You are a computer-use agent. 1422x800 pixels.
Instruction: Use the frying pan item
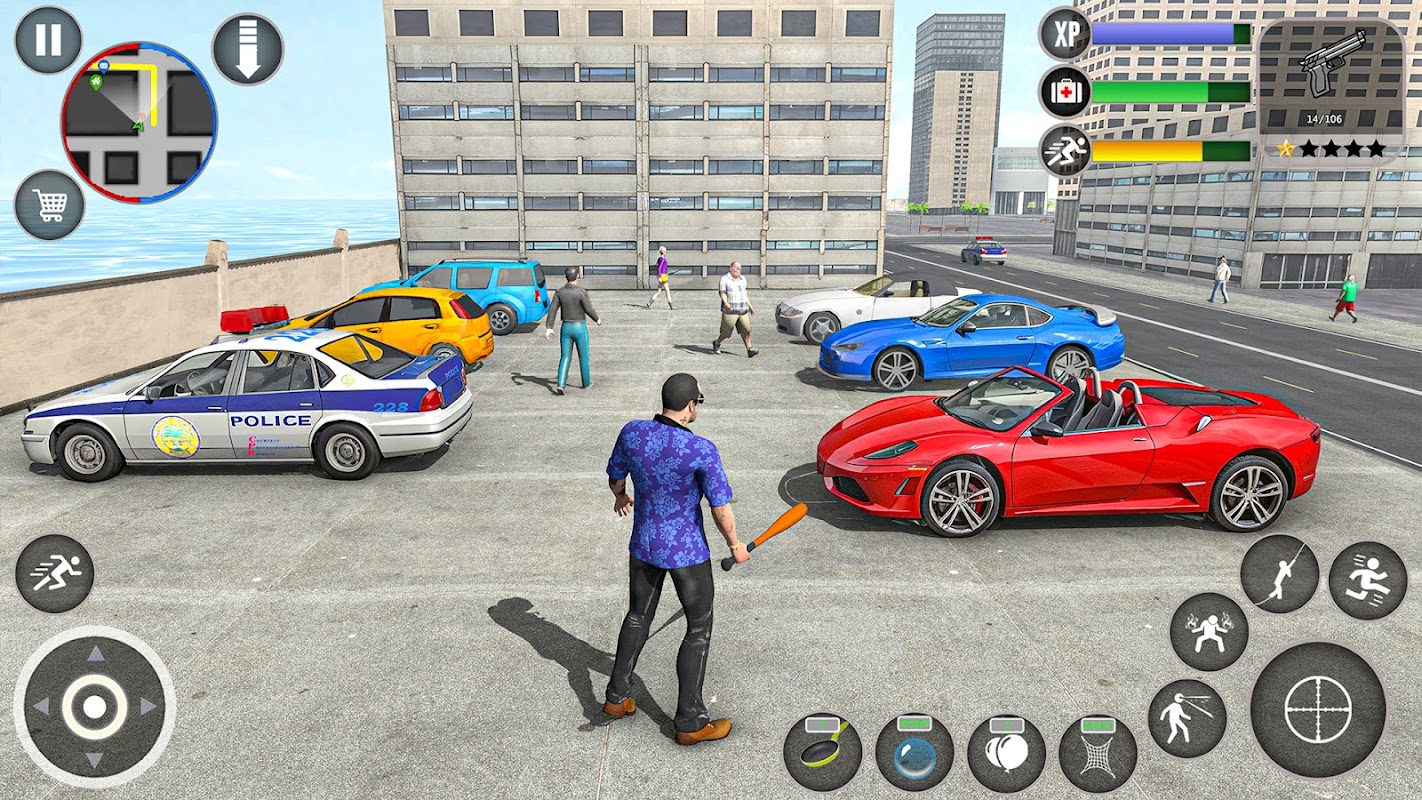[822, 752]
